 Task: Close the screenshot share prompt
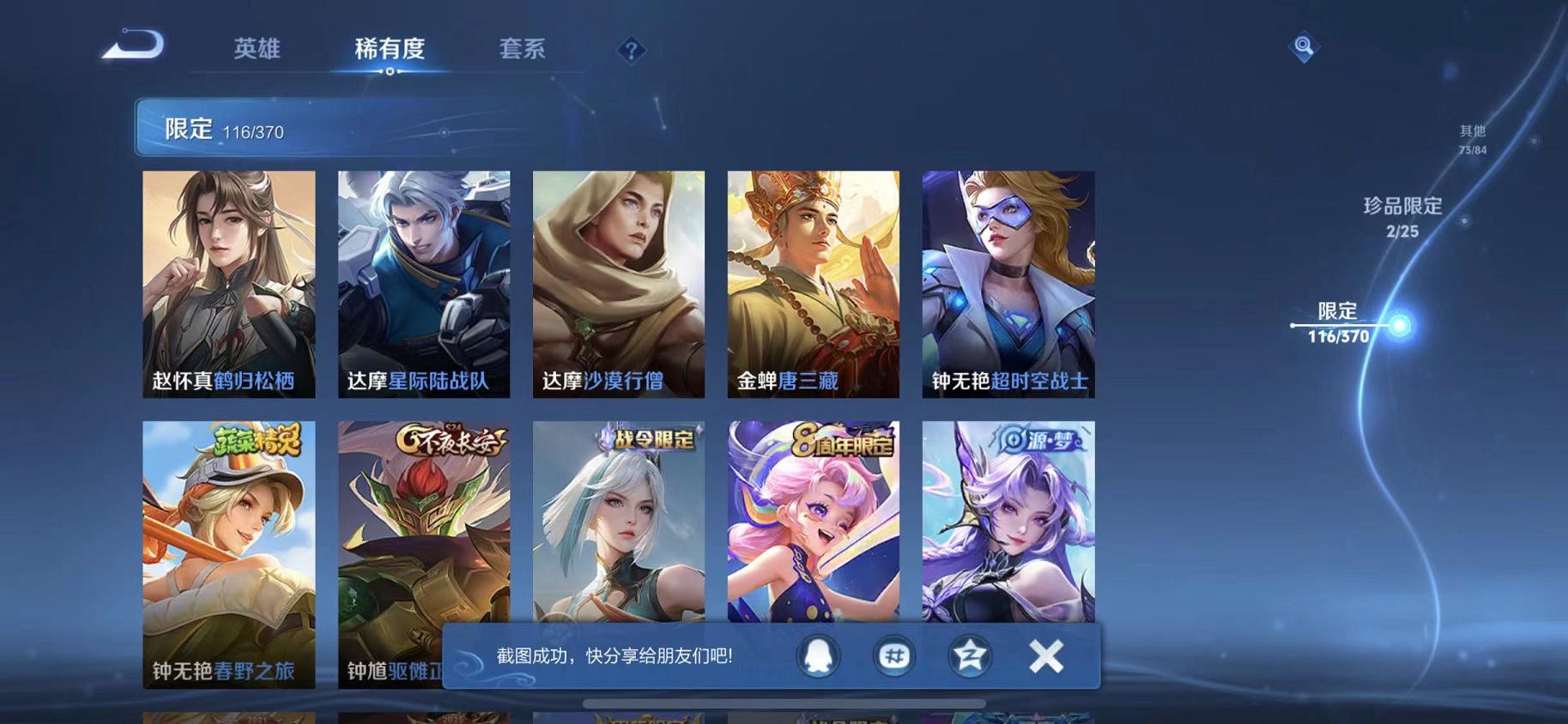pyautogui.click(x=1046, y=656)
